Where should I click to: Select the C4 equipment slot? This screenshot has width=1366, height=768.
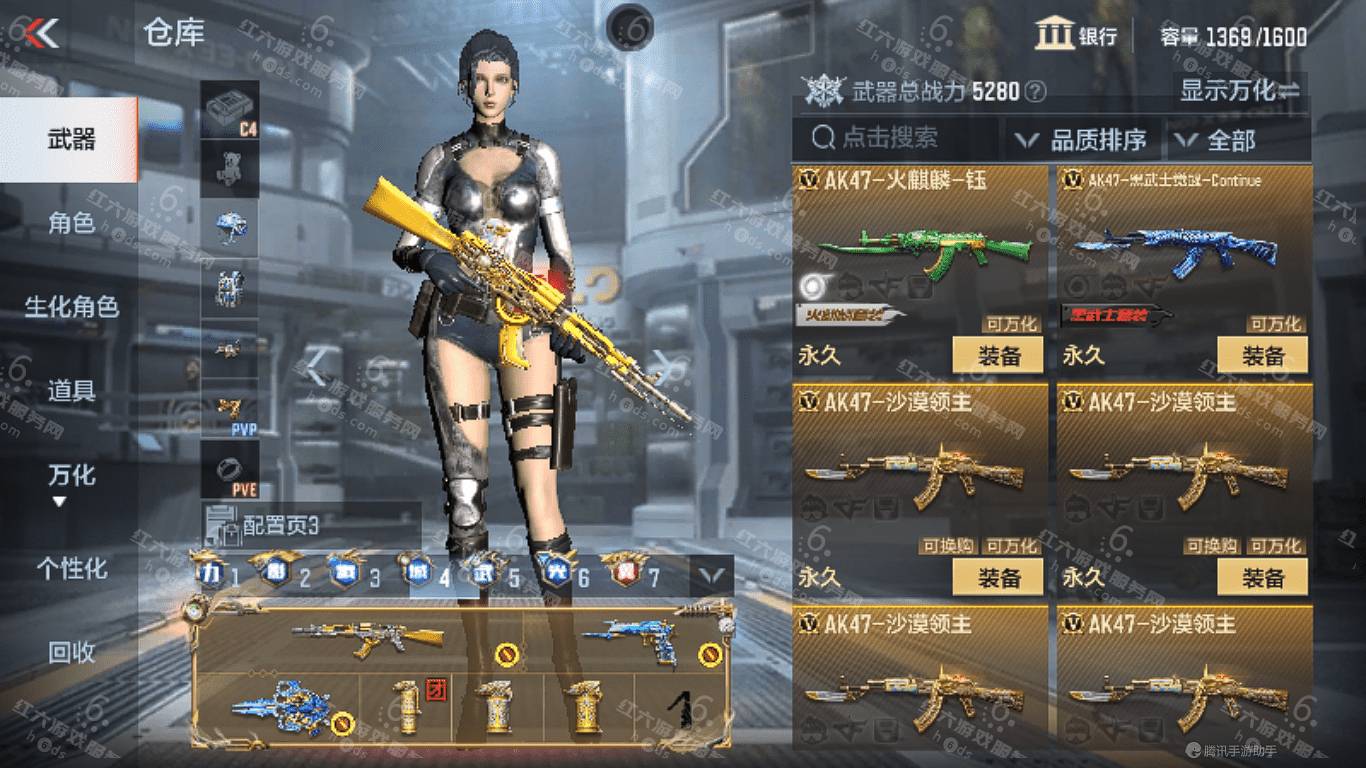tap(230, 108)
